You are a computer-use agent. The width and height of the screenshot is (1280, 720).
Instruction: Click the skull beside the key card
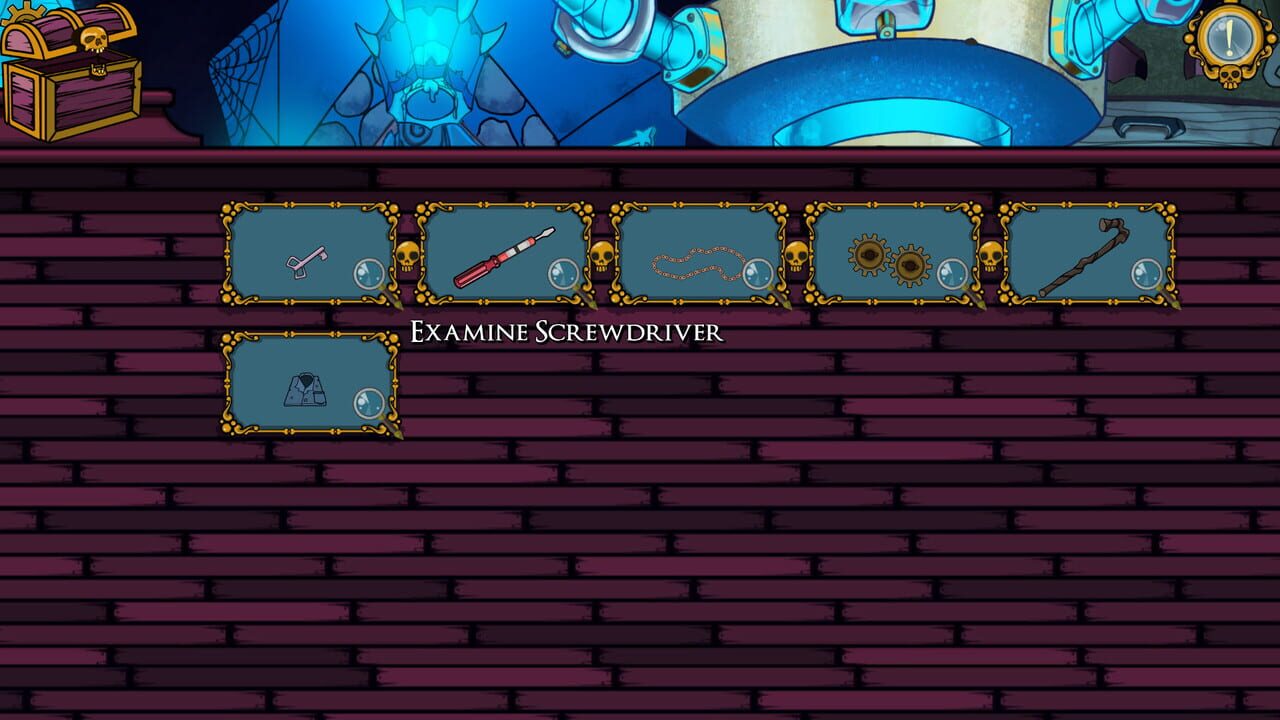pyautogui.click(x=406, y=258)
